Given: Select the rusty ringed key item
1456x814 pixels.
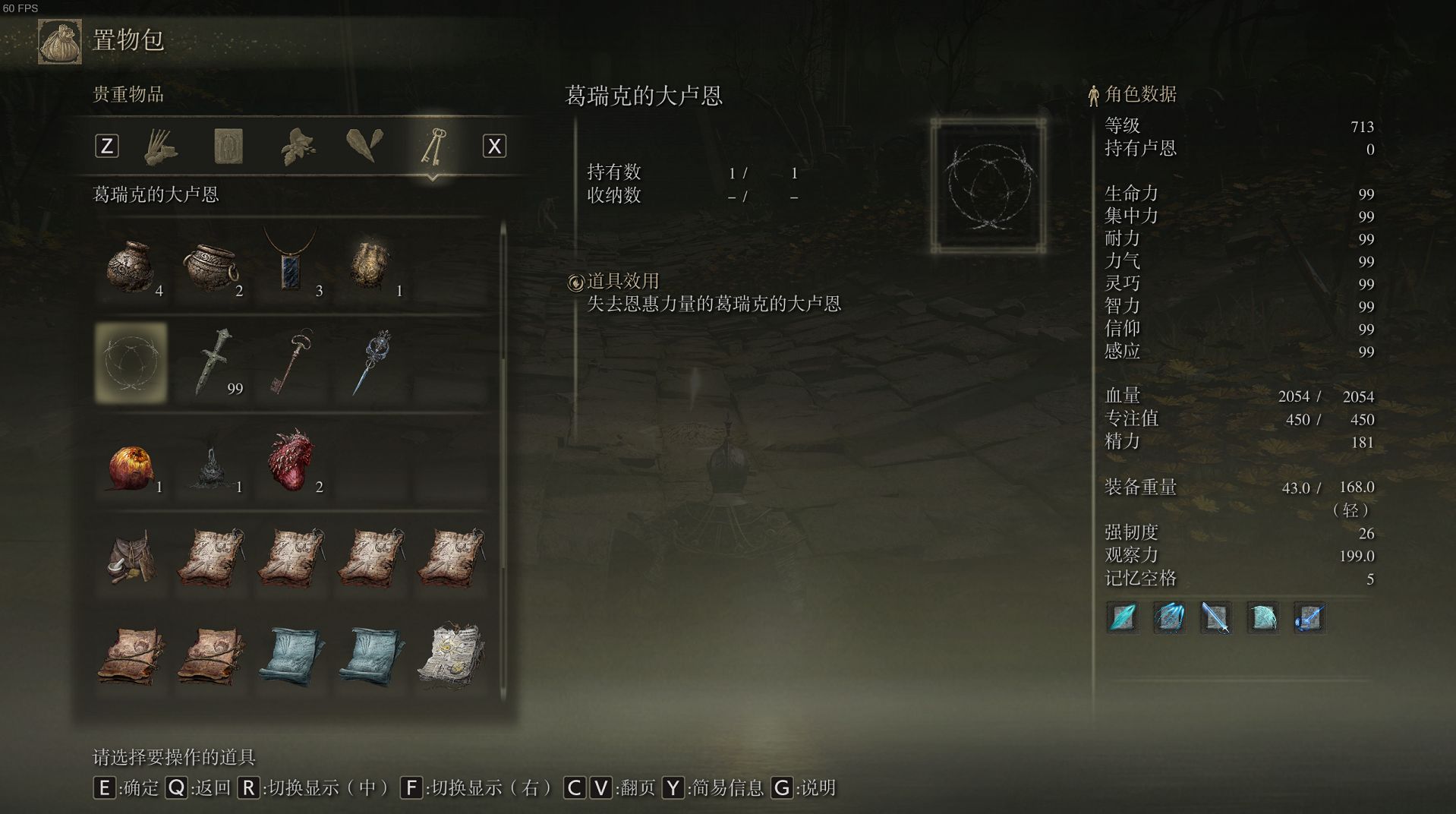Looking at the screenshot, I should tap(291, 362).
